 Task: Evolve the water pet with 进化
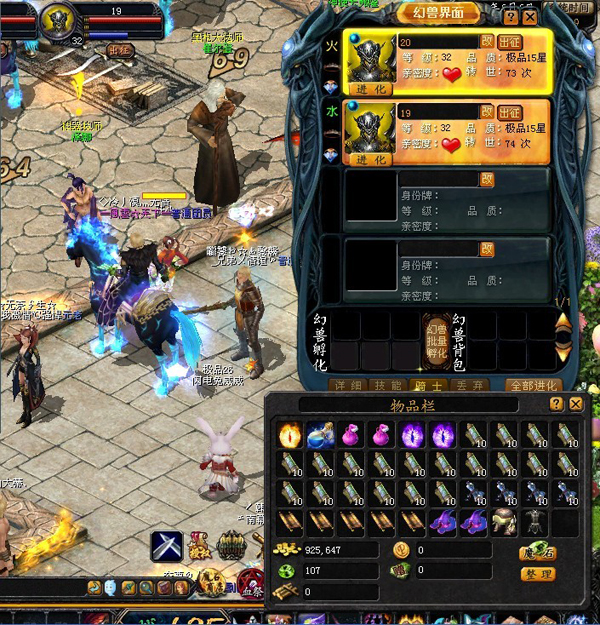tap(370, 159)
